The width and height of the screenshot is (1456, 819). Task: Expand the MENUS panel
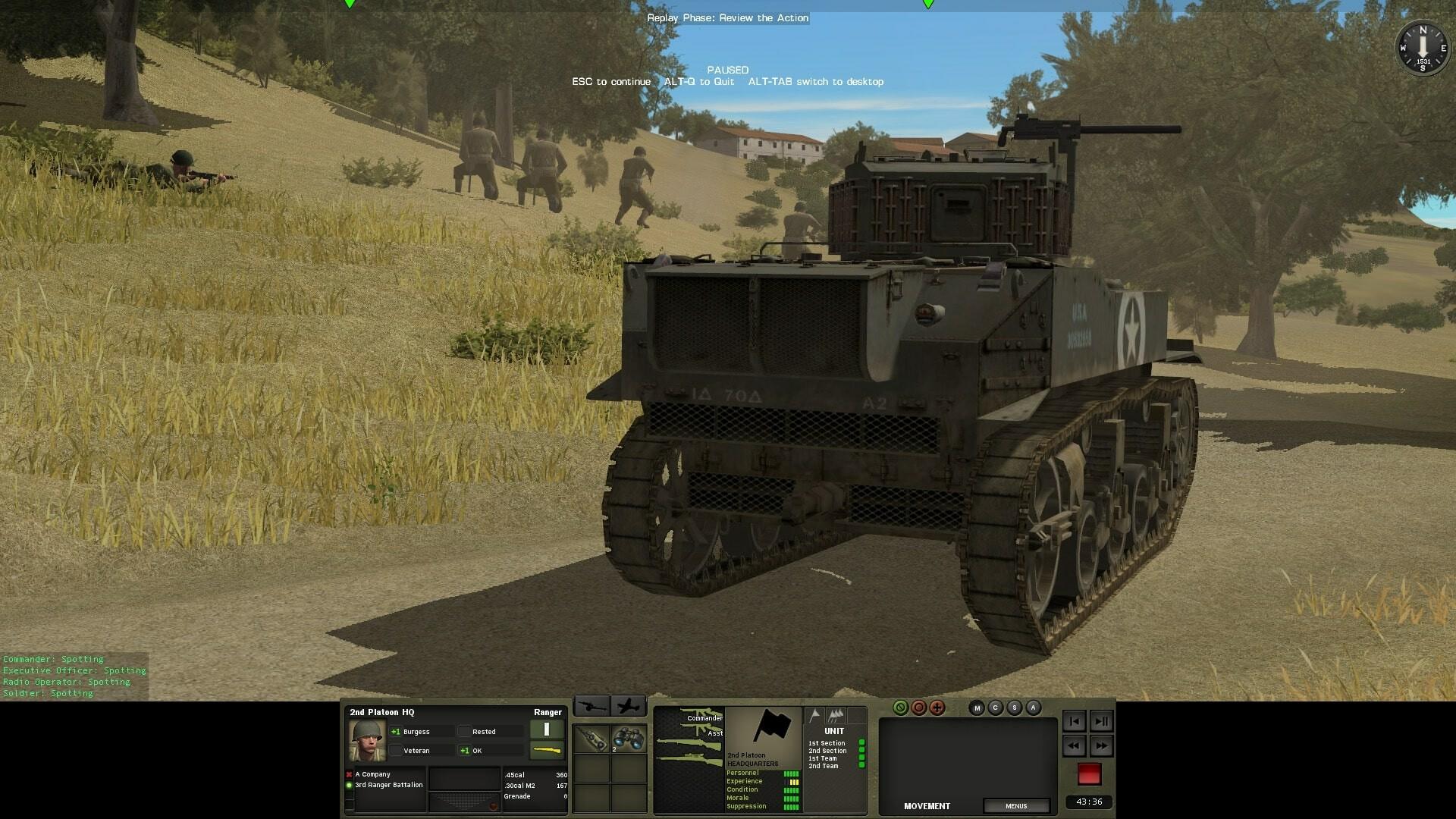[x=1016, y=806]
